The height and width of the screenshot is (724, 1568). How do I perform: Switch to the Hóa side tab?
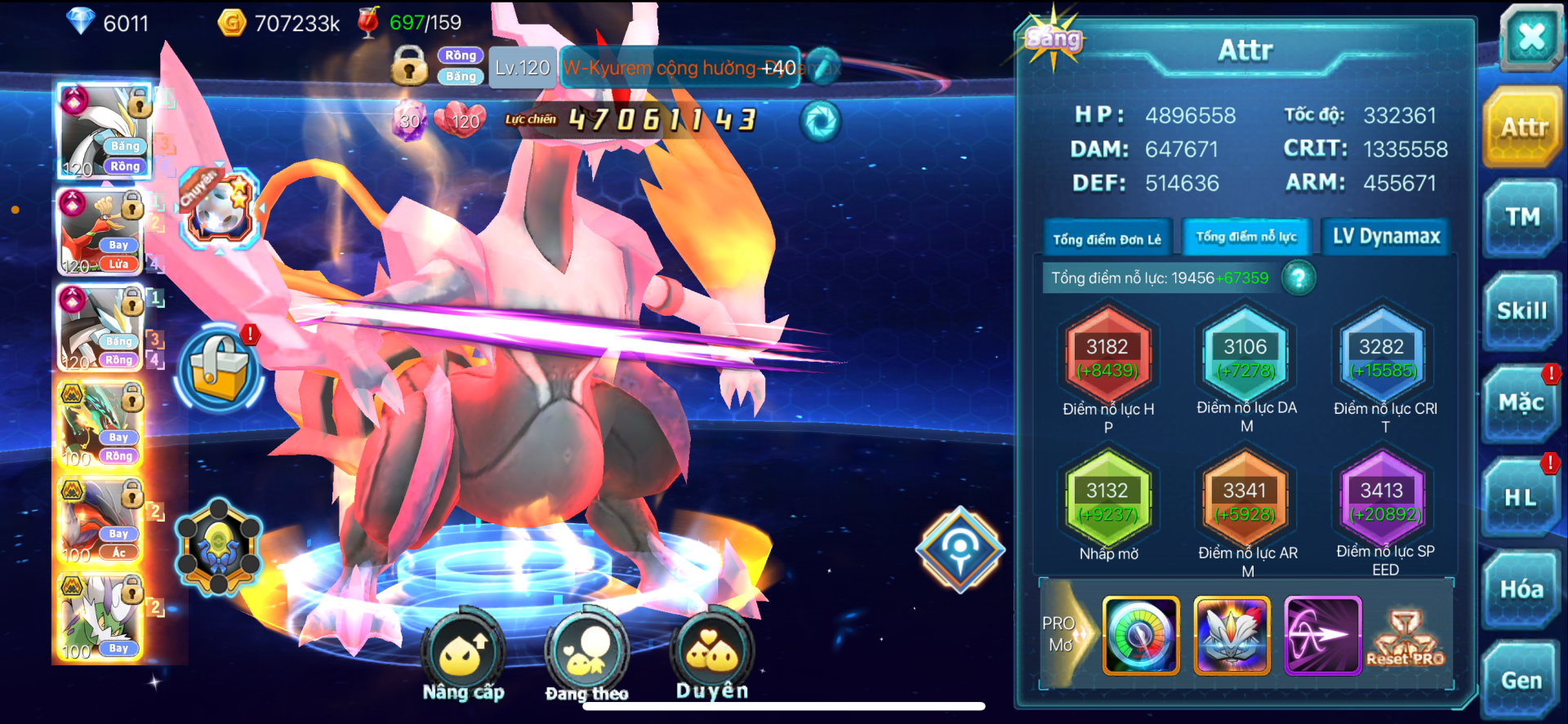[1522, 589]
